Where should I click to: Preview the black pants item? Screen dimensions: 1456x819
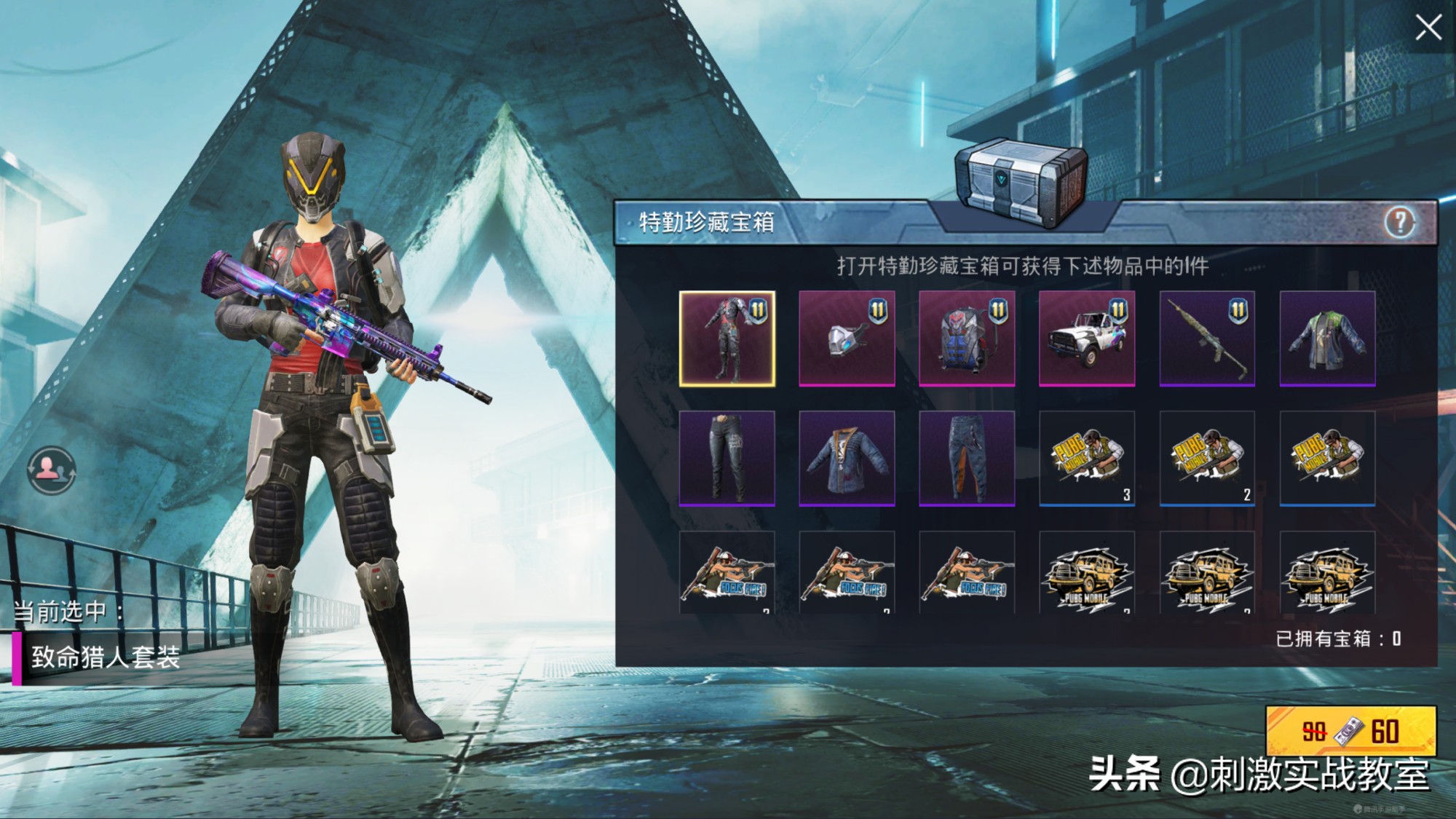pyautogui.click(x=727, y=458)
